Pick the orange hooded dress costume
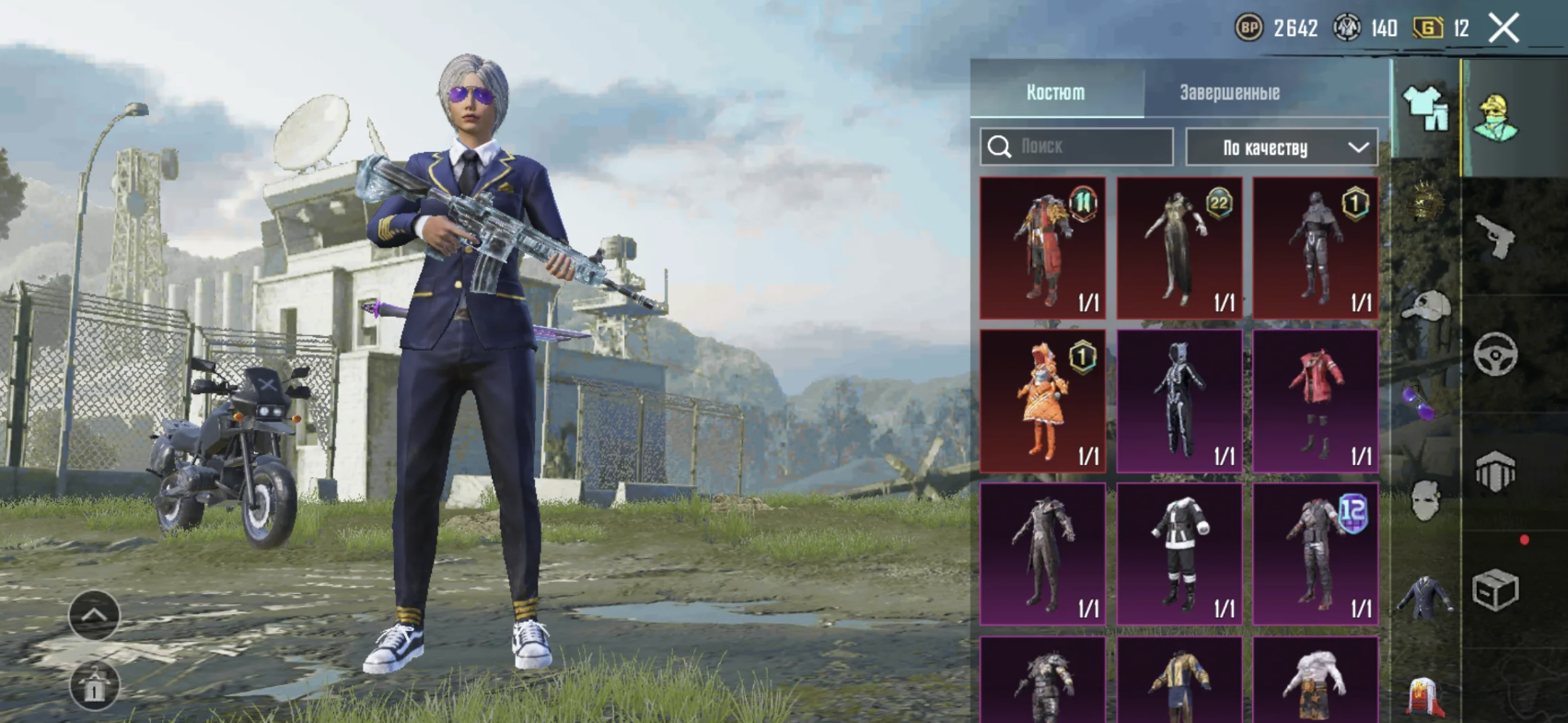Screen dimensions: 1568x723 1043,402
